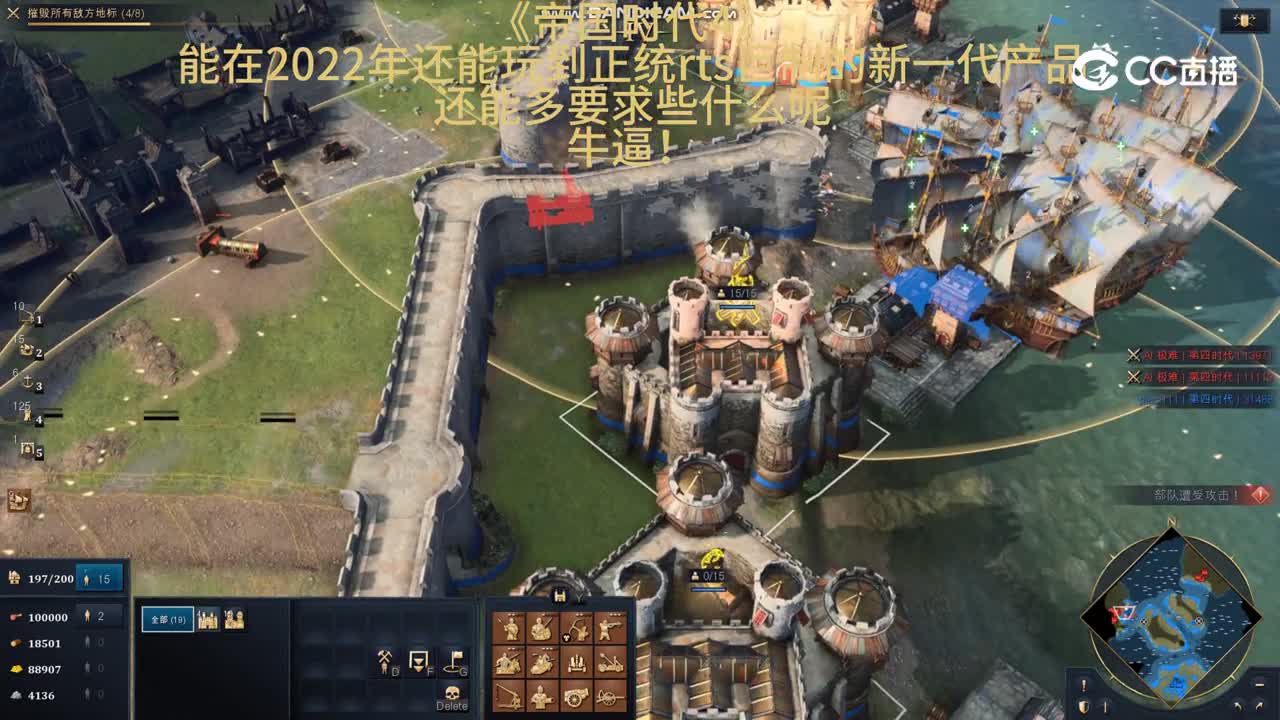Switch to the 全部 (19) selection tab

[168, 618]
